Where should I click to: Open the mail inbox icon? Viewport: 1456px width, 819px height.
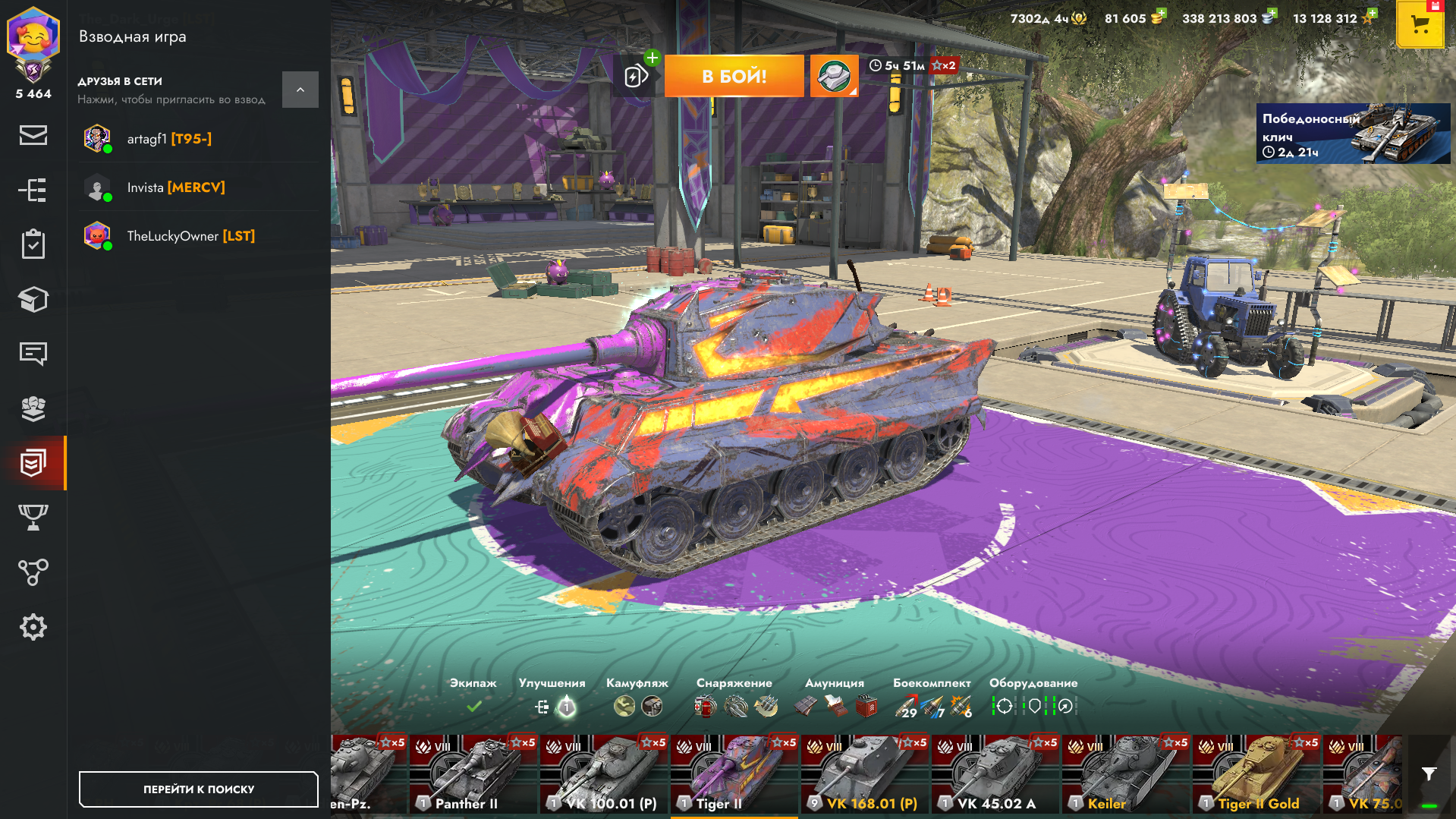click(33, 135)
